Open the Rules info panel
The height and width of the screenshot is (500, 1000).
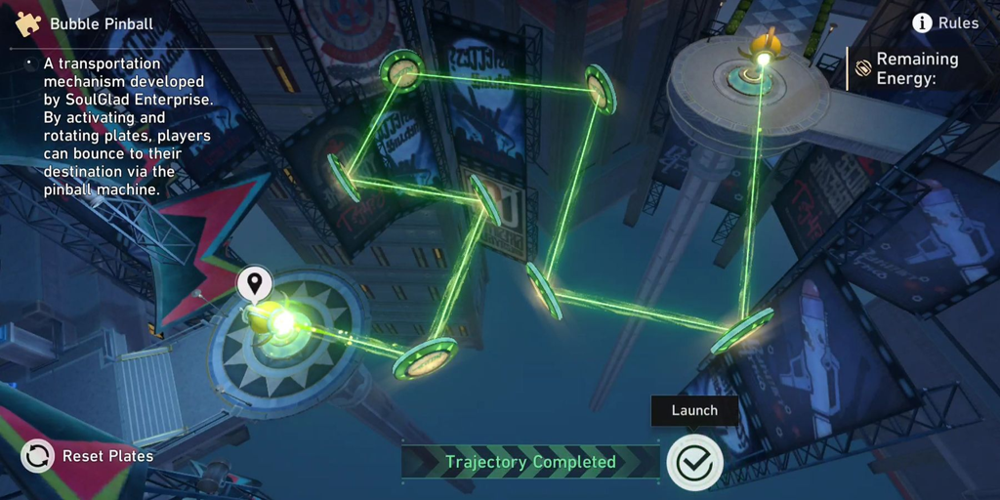pos(945,23)
